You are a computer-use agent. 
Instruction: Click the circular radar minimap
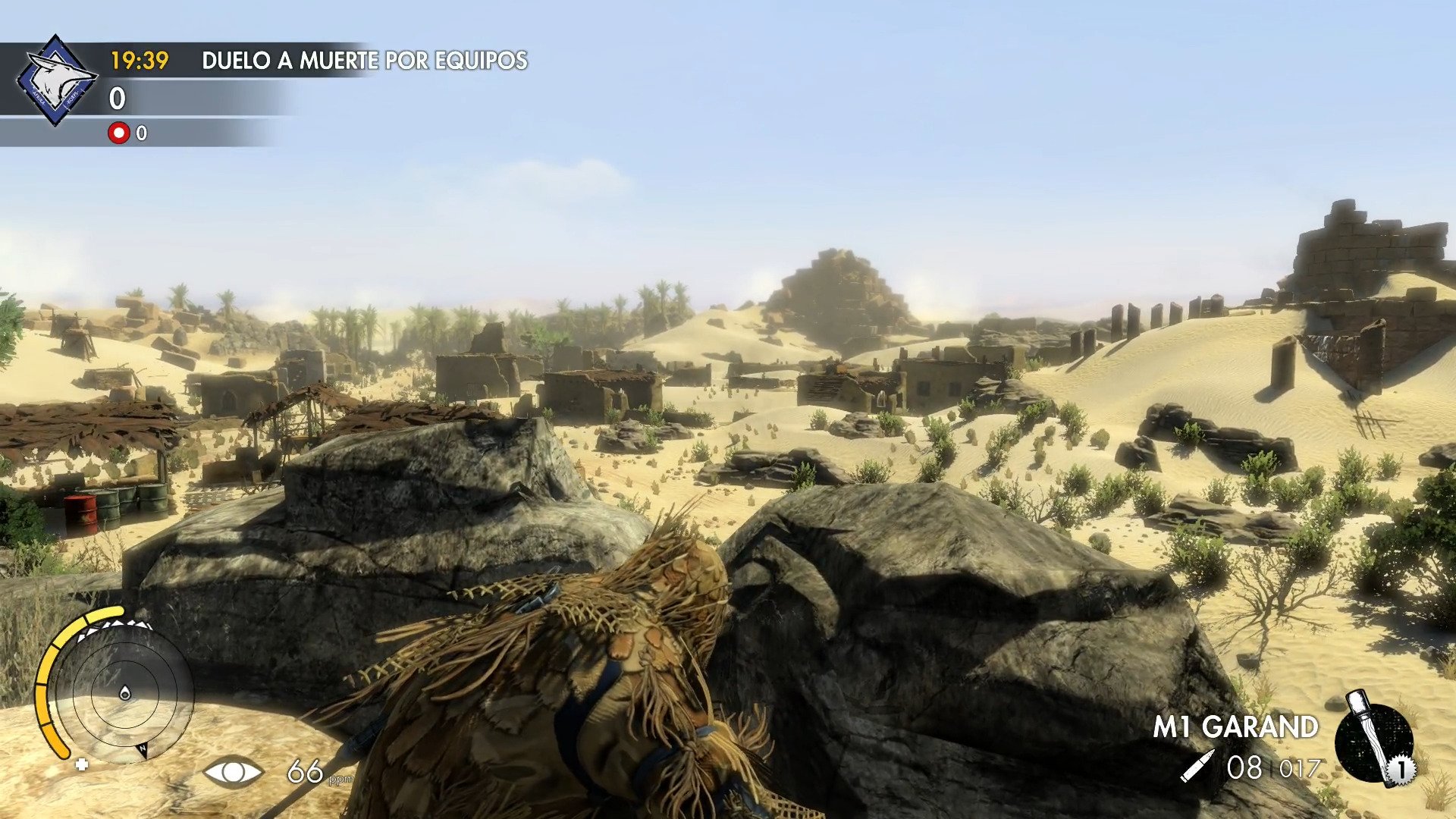[x=124, y=692]
